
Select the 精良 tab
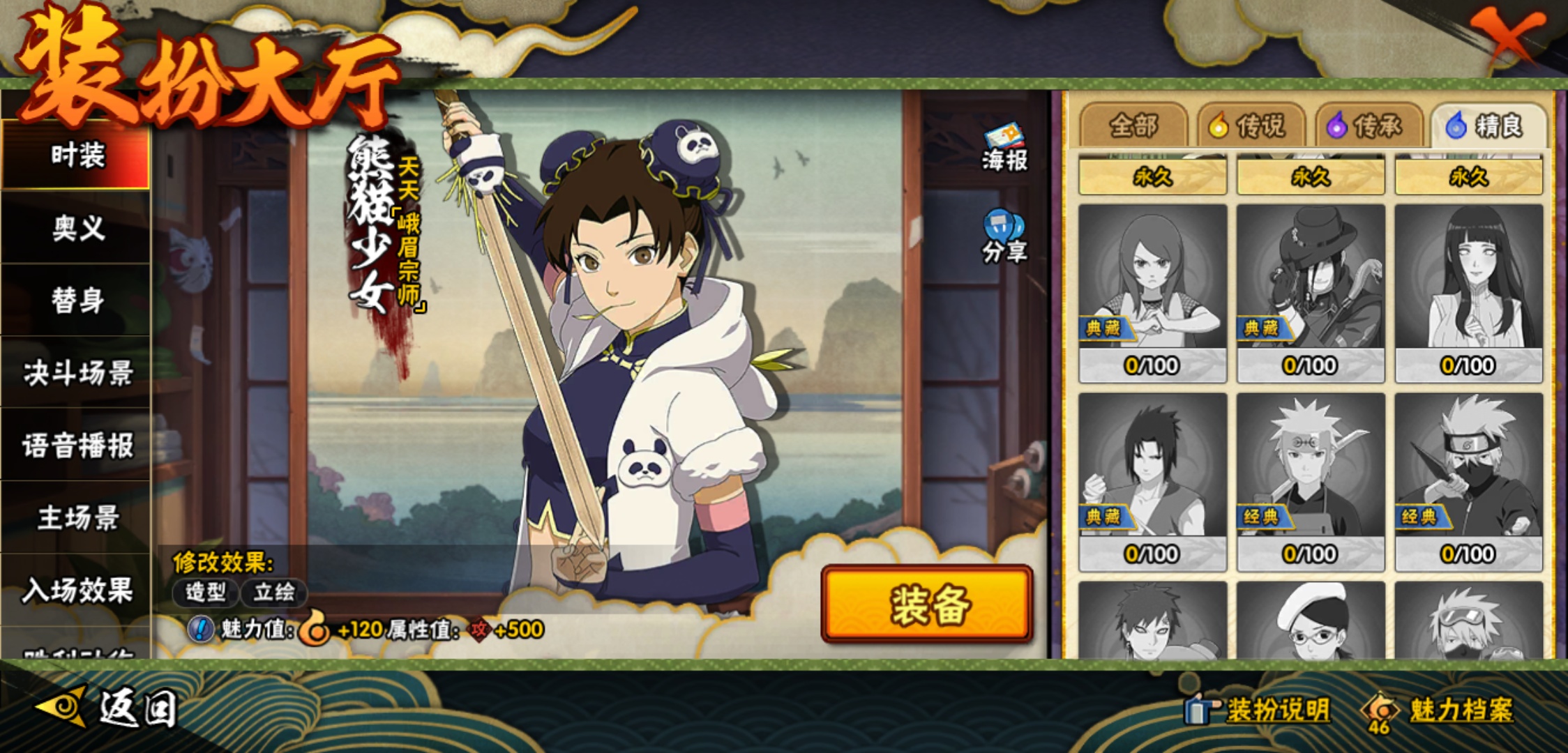click(x=1488, y=126)
